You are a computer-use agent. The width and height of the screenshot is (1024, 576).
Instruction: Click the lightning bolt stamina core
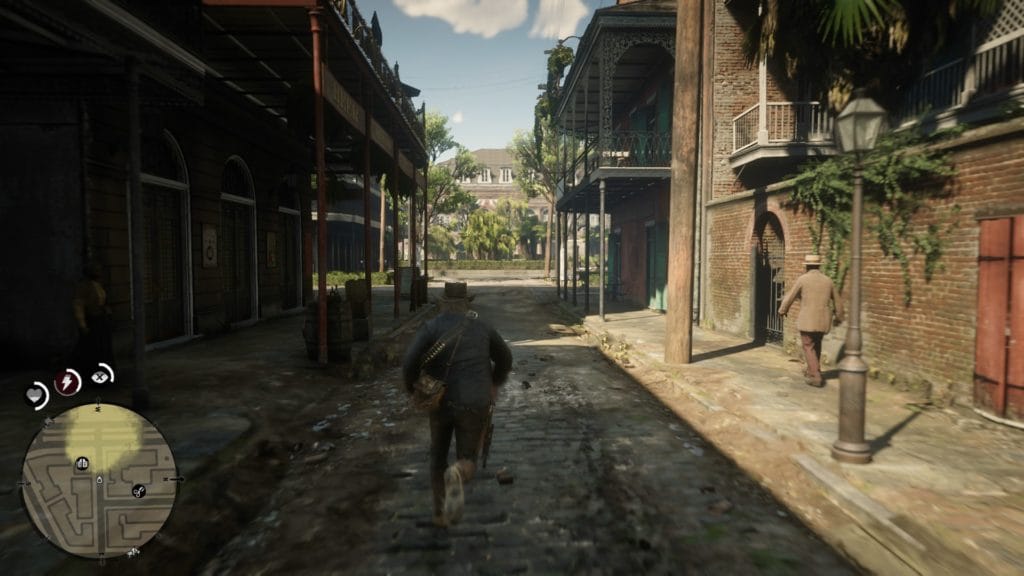[x=68, y=381]
